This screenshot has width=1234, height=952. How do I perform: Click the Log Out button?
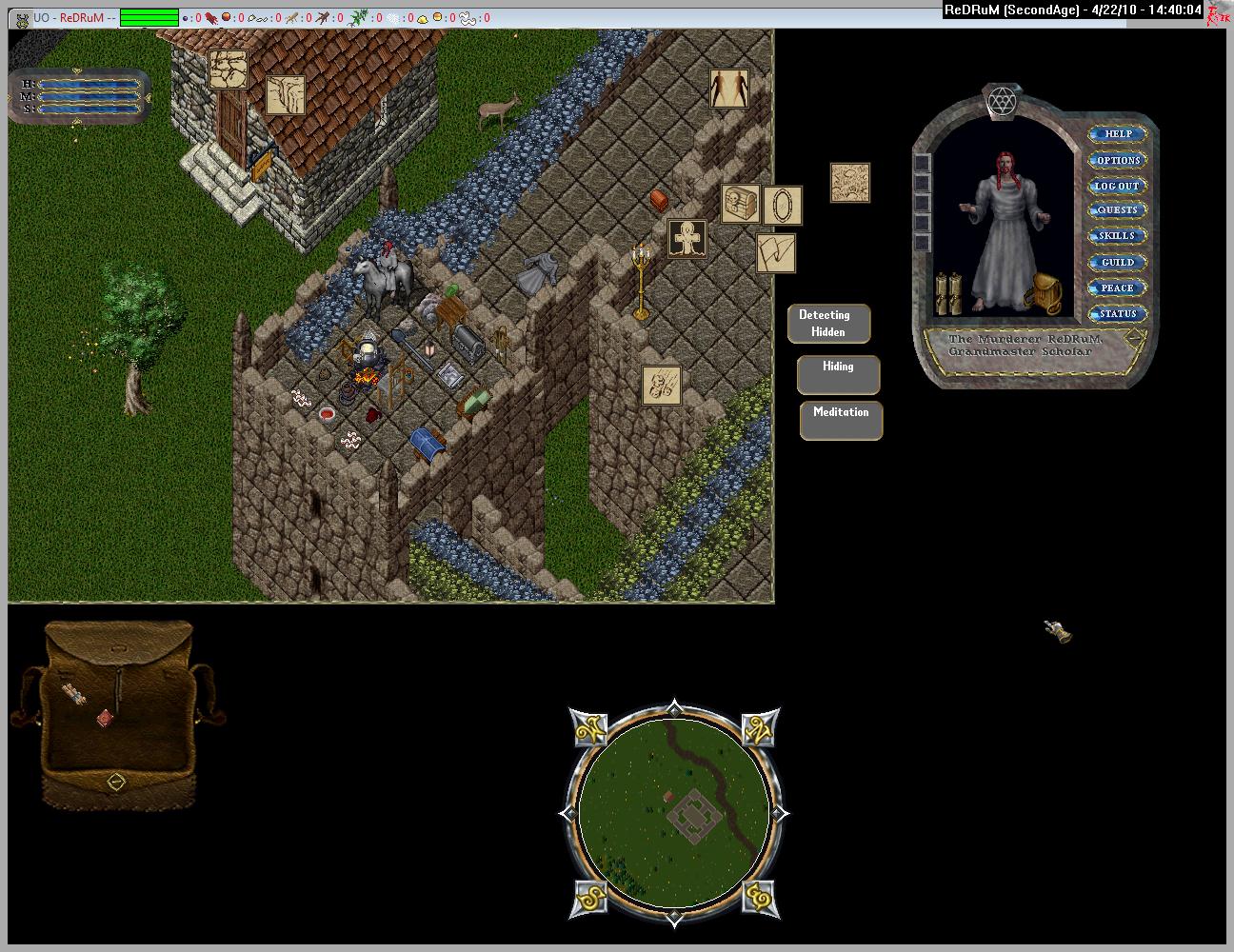point(1118,186)
